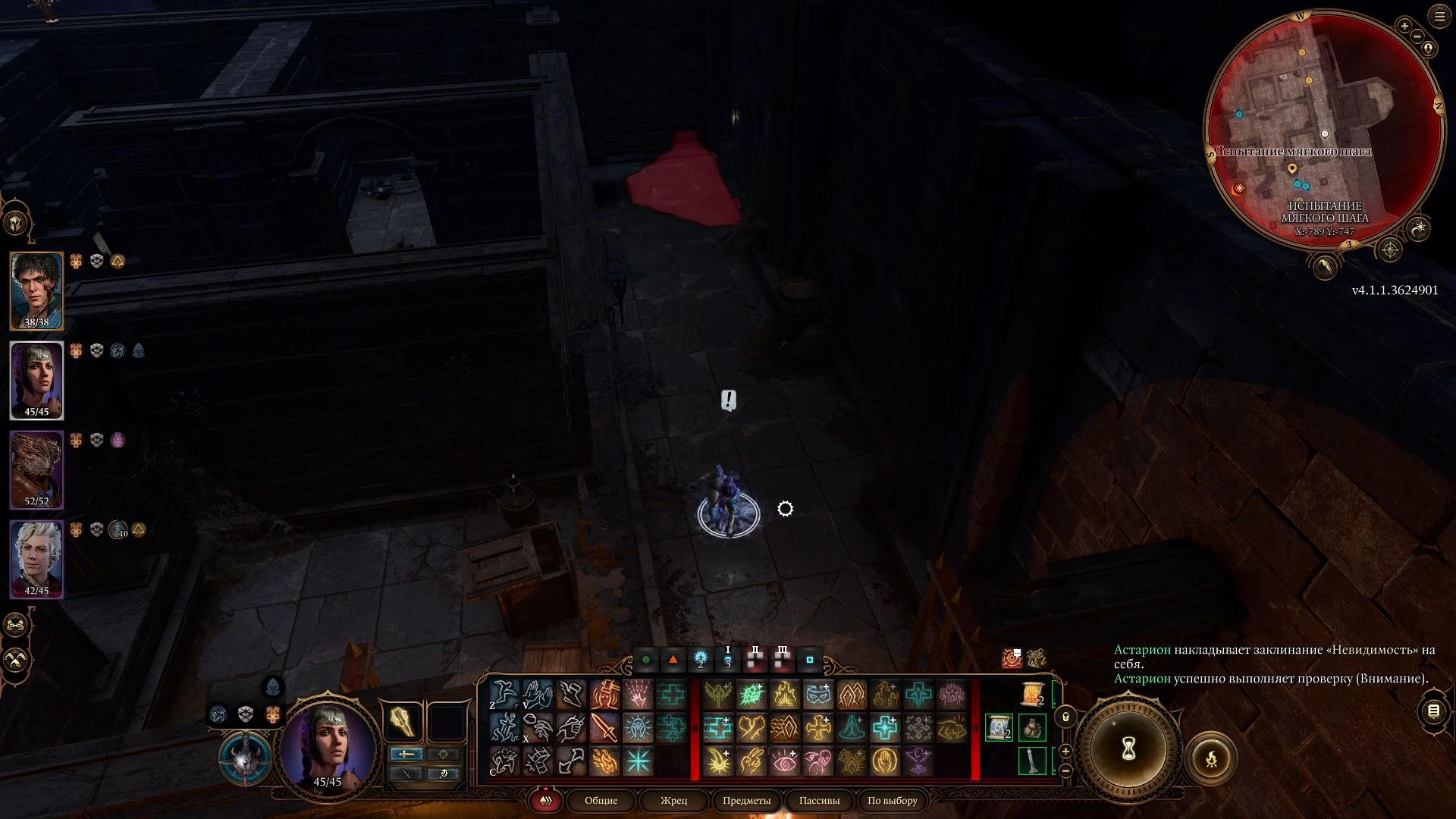The image size is (1456, 819).
Task: Click Shadowheart's health bar below her portrait
Action: tap(36, 412)
